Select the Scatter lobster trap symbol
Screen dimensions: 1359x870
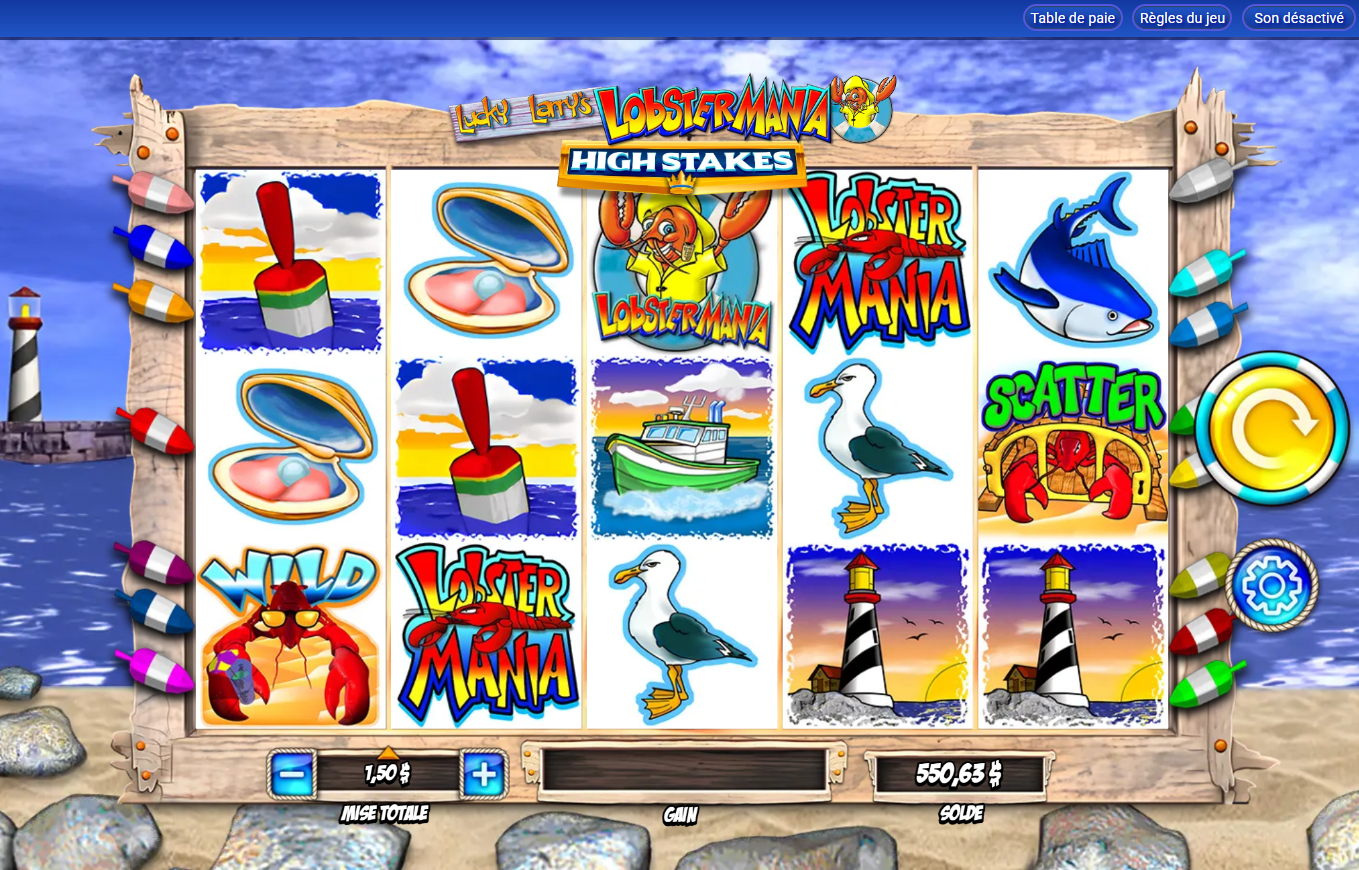pyautogui.click(x=1073, y=445)
